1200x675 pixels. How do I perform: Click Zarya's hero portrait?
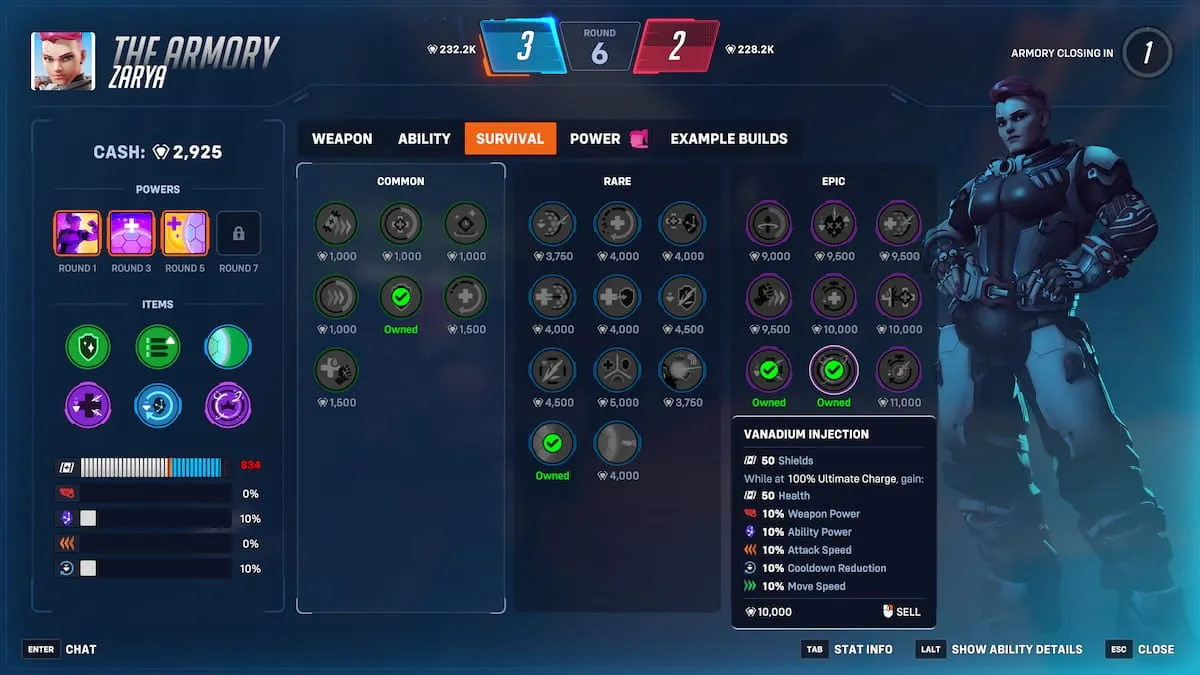click(63, 61)
